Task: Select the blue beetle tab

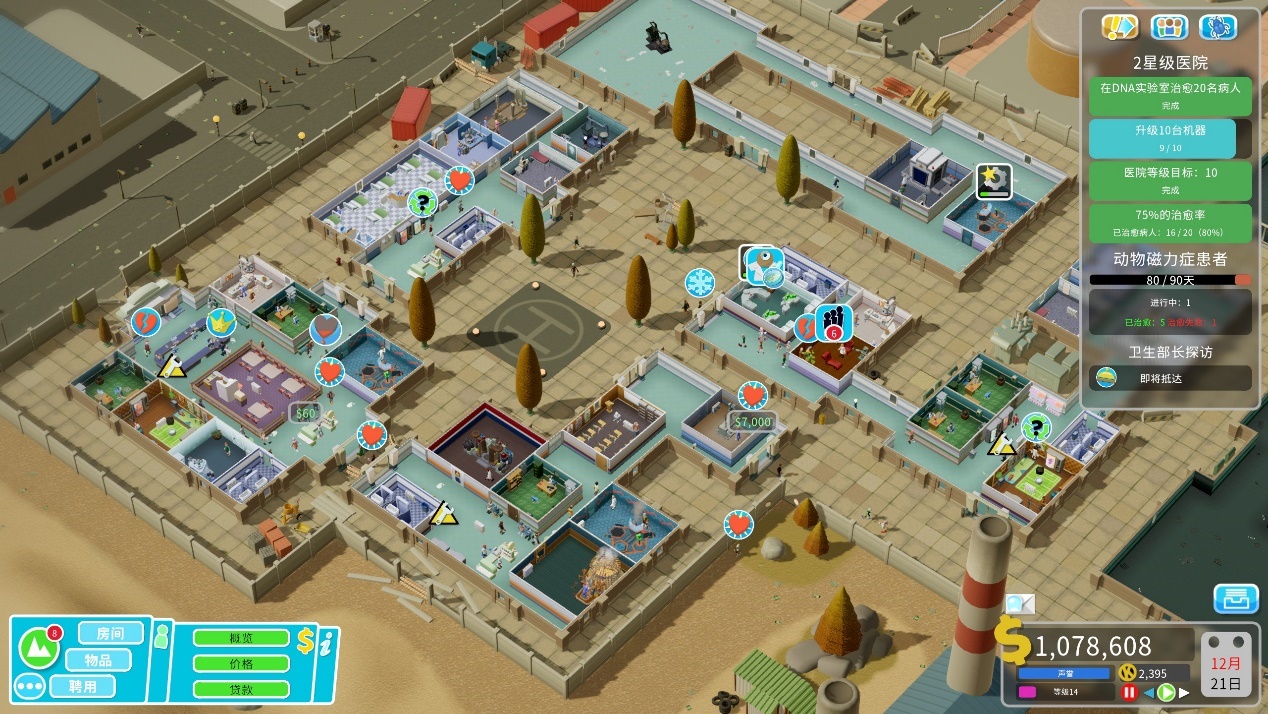Action: point(1219,27)
